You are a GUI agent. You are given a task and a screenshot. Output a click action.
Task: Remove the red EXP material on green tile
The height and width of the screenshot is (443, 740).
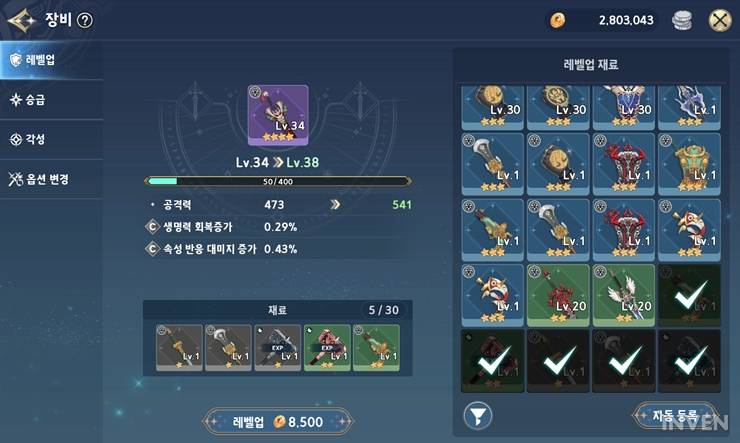tap(326, 347)
